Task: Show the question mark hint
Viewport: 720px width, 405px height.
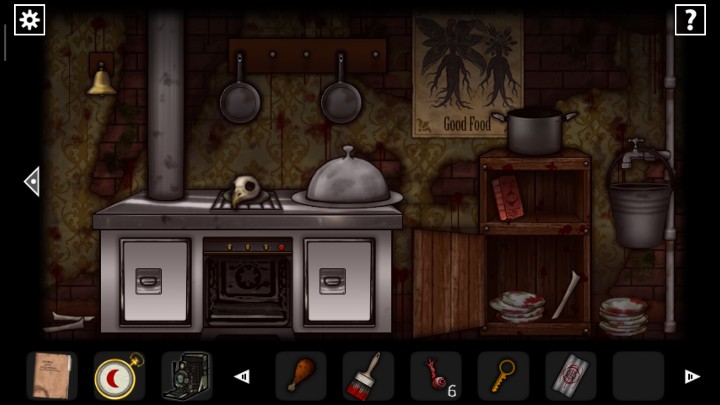Action: [x=690, y=19]
